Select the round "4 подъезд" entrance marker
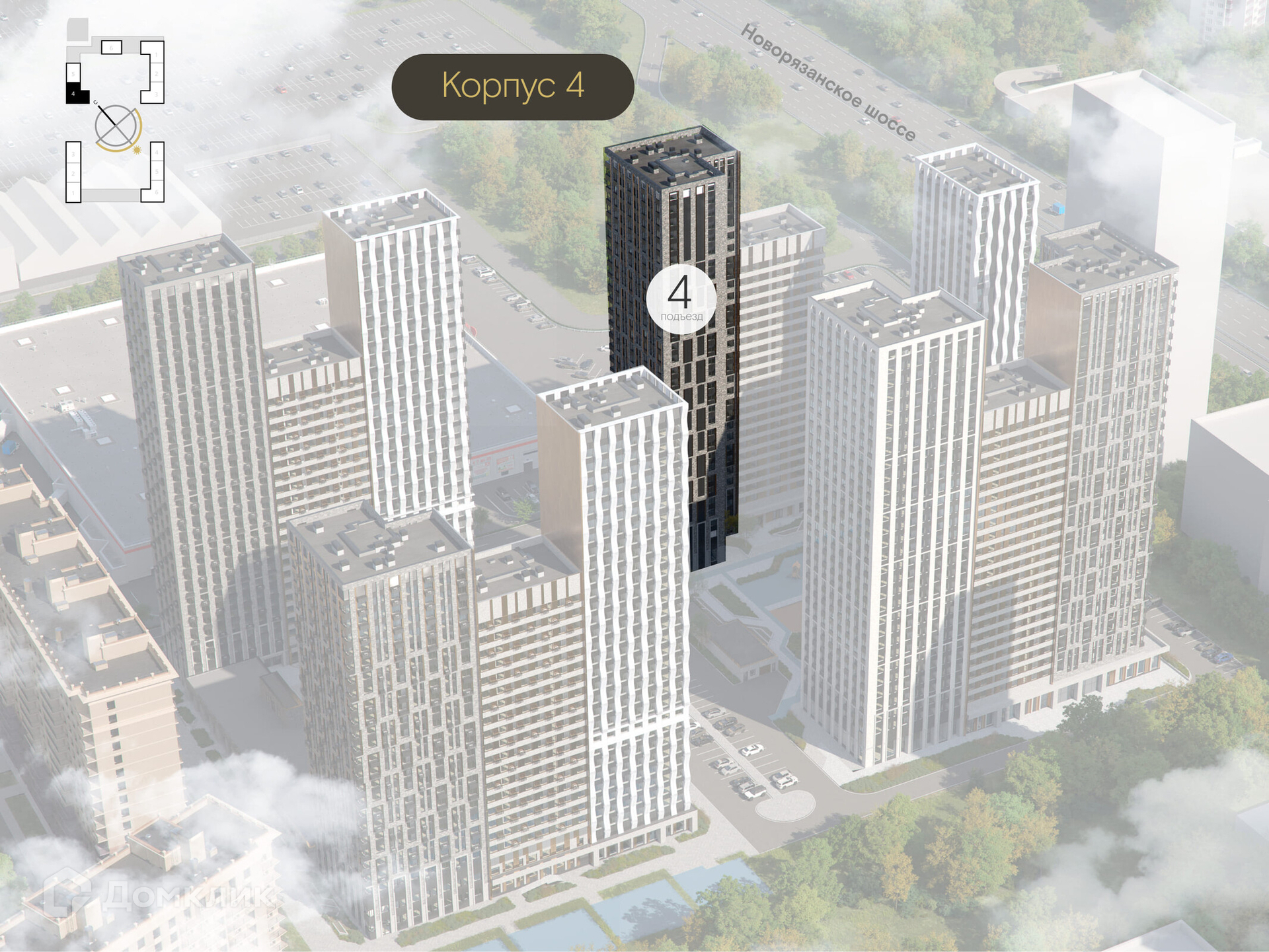This screenshot has width=1269, height=952. (681, 297)
